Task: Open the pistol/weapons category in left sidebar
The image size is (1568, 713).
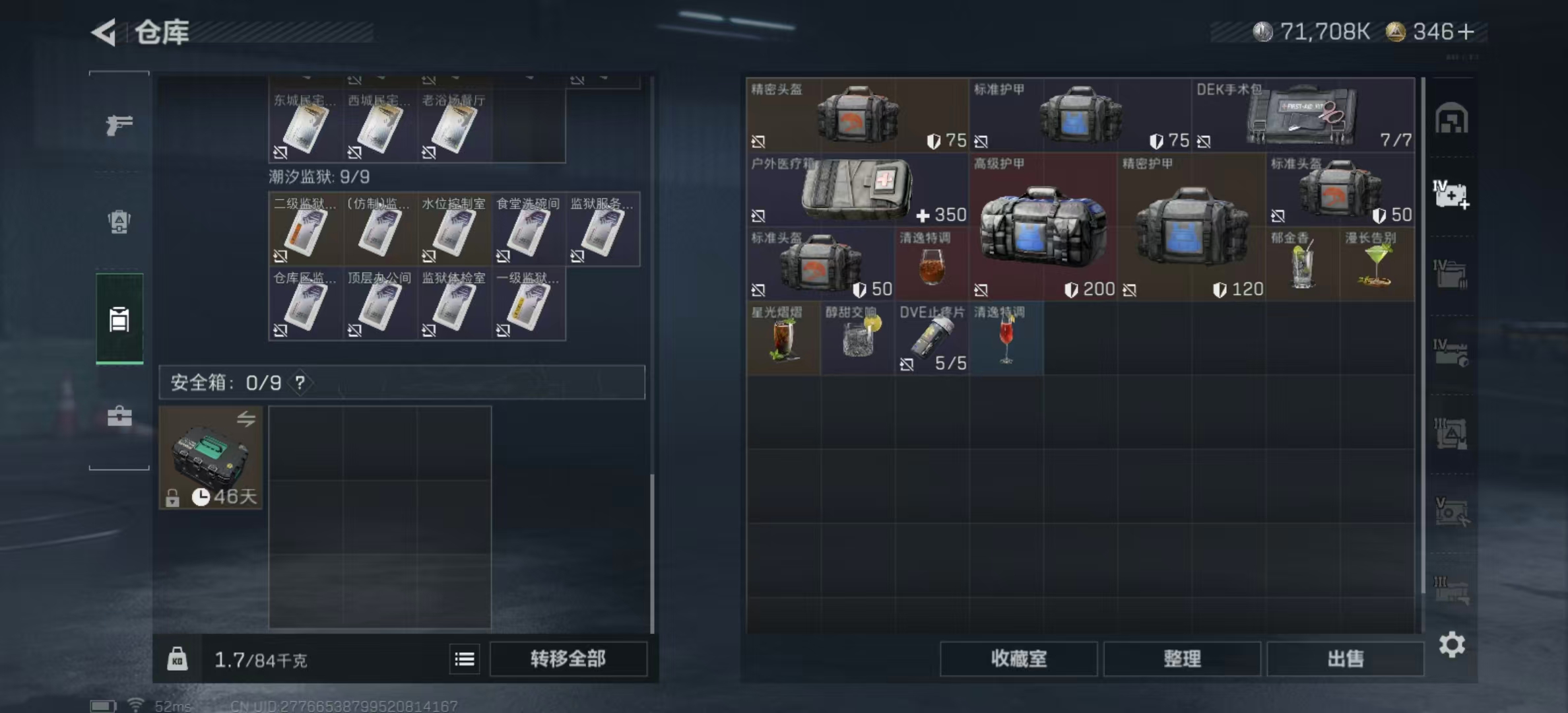Action: [119, 124]
